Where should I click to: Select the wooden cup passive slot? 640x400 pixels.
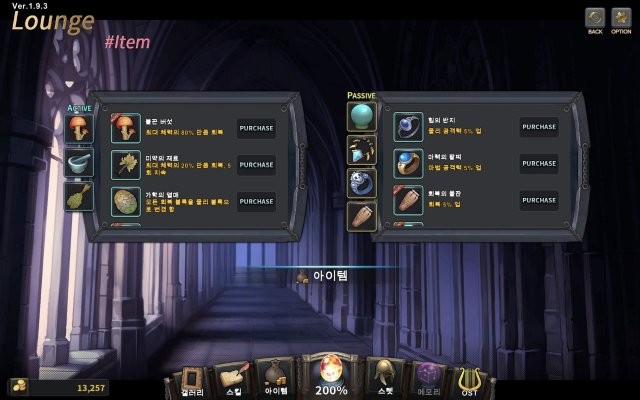[x=361, y=216]
